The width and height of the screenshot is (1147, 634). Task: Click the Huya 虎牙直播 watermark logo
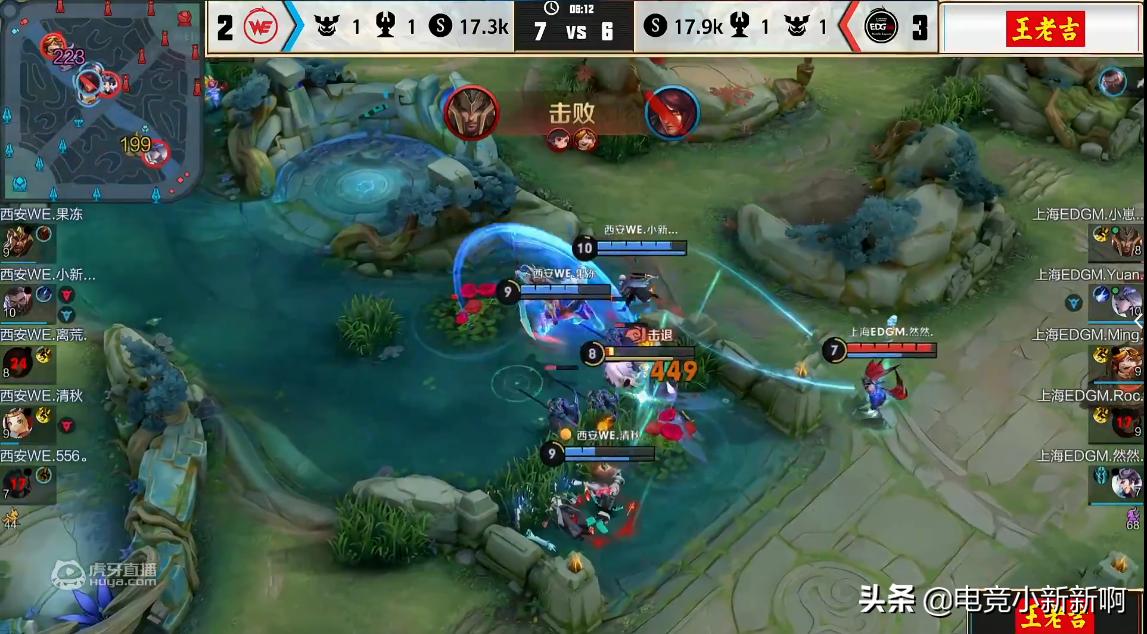coord(104,574)
